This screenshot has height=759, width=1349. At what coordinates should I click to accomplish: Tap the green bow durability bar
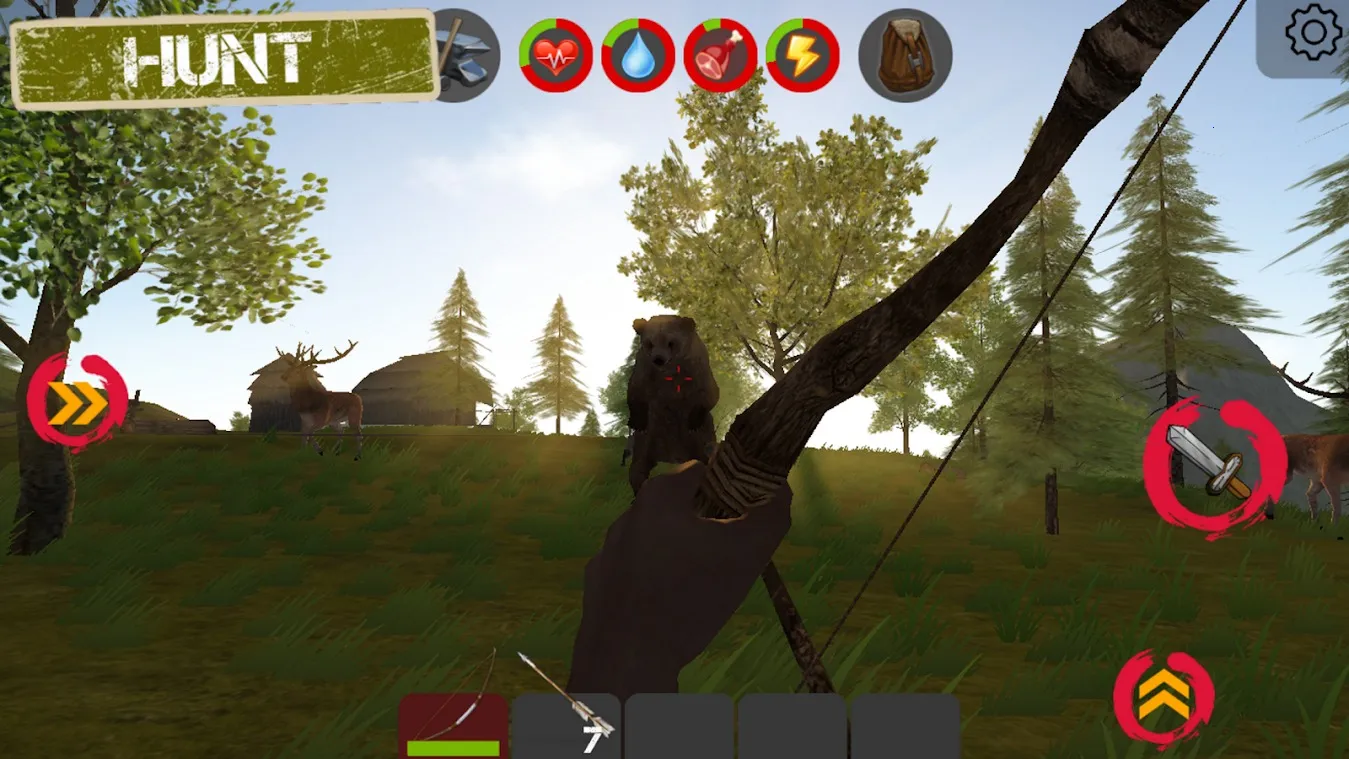point(452,747)
